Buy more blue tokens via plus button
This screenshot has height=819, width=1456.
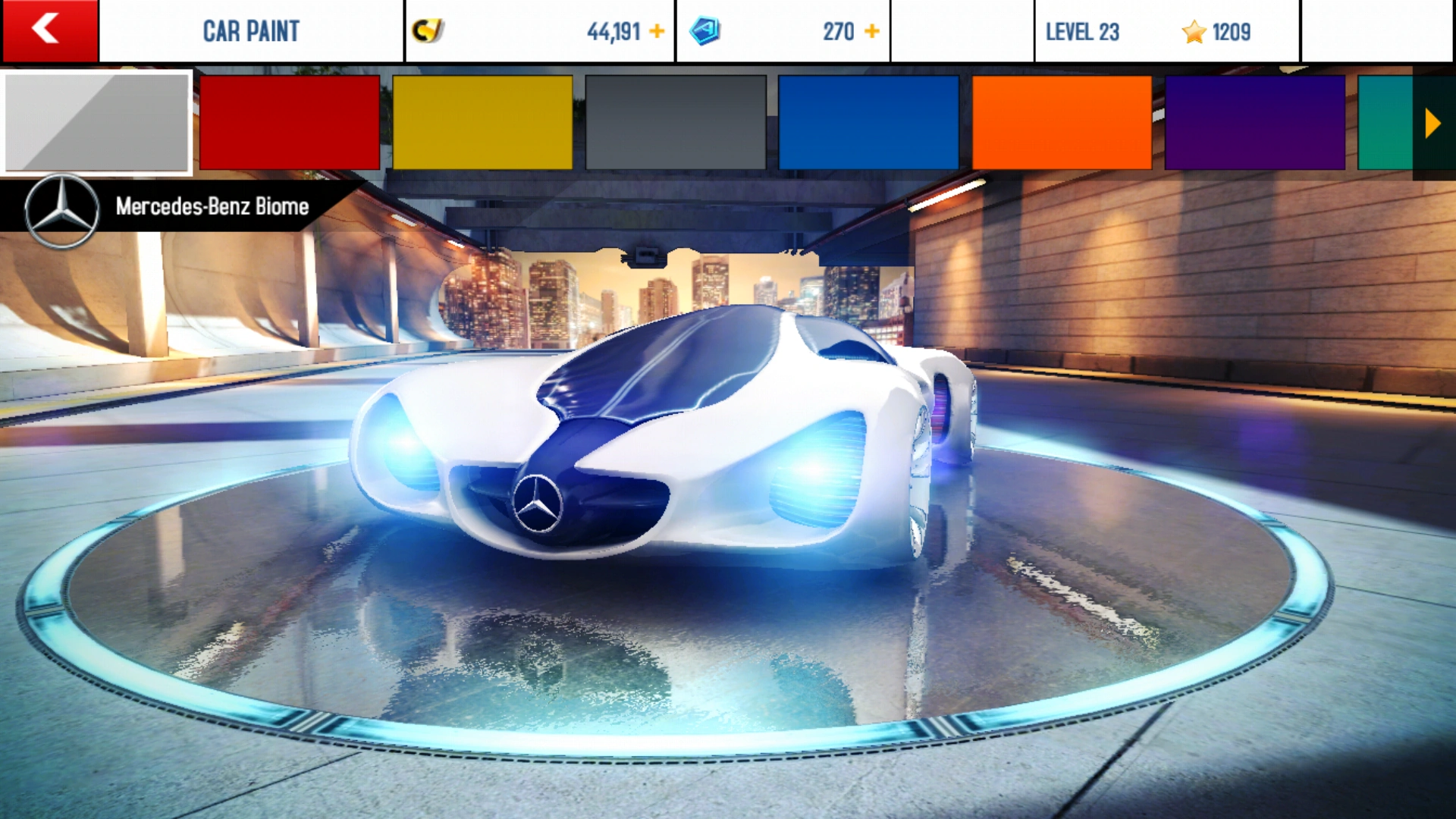tap(872, 31)
